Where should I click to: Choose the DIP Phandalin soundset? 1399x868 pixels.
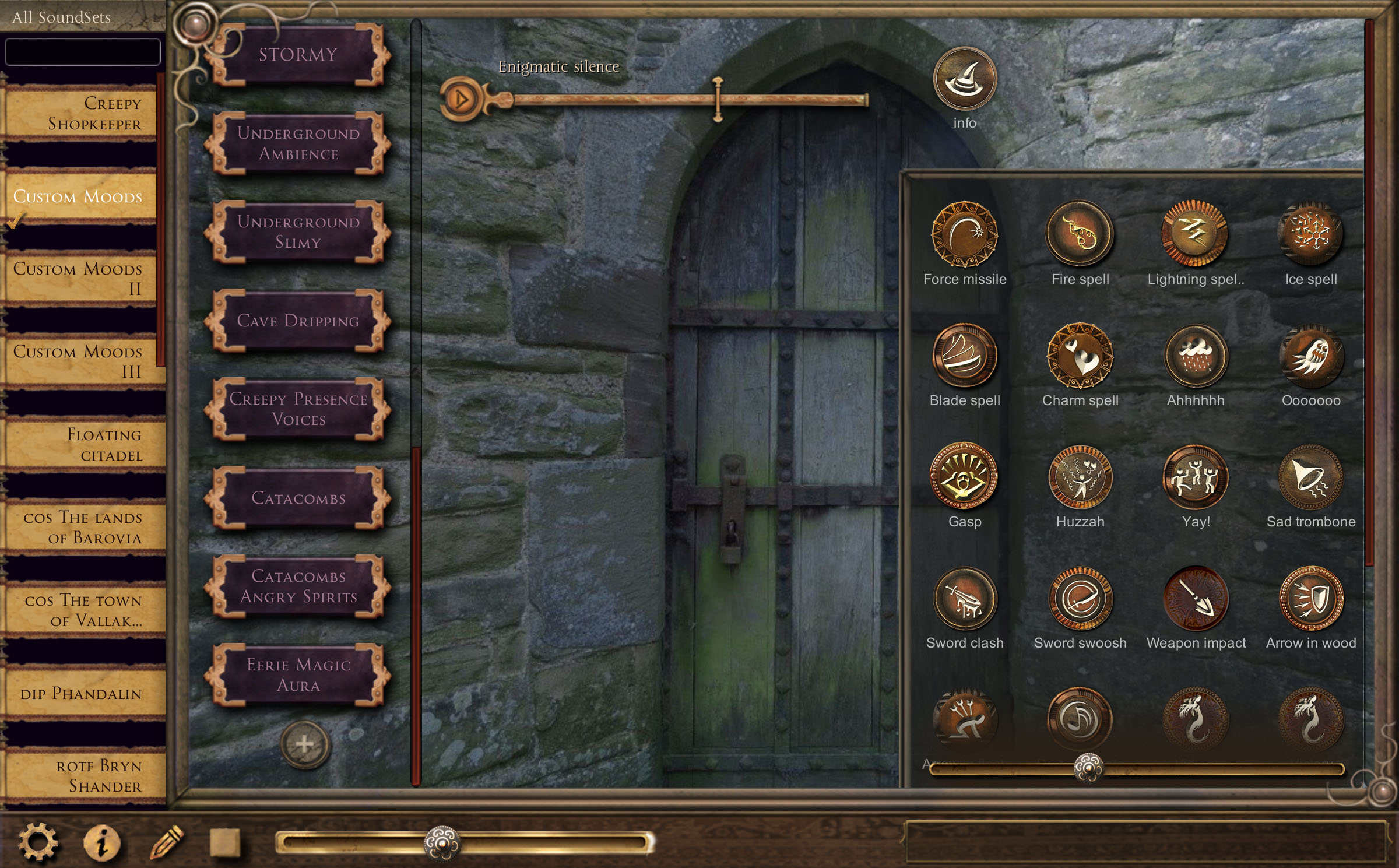(82, 694)
